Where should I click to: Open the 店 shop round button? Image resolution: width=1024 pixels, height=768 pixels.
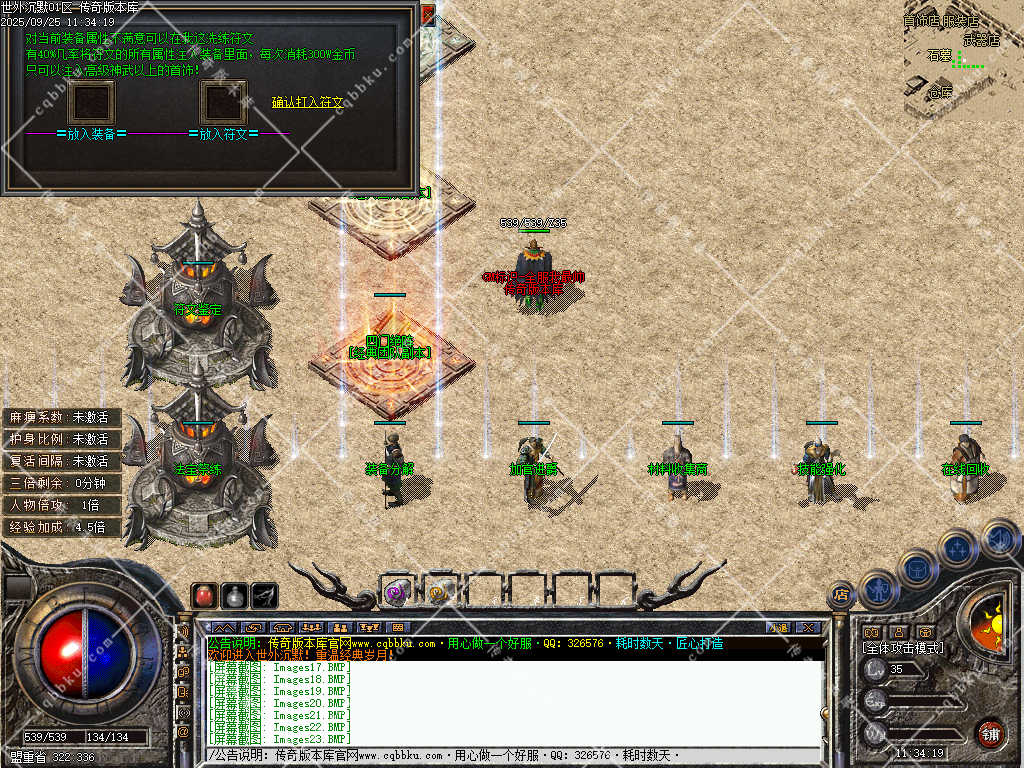click(841, 595)
